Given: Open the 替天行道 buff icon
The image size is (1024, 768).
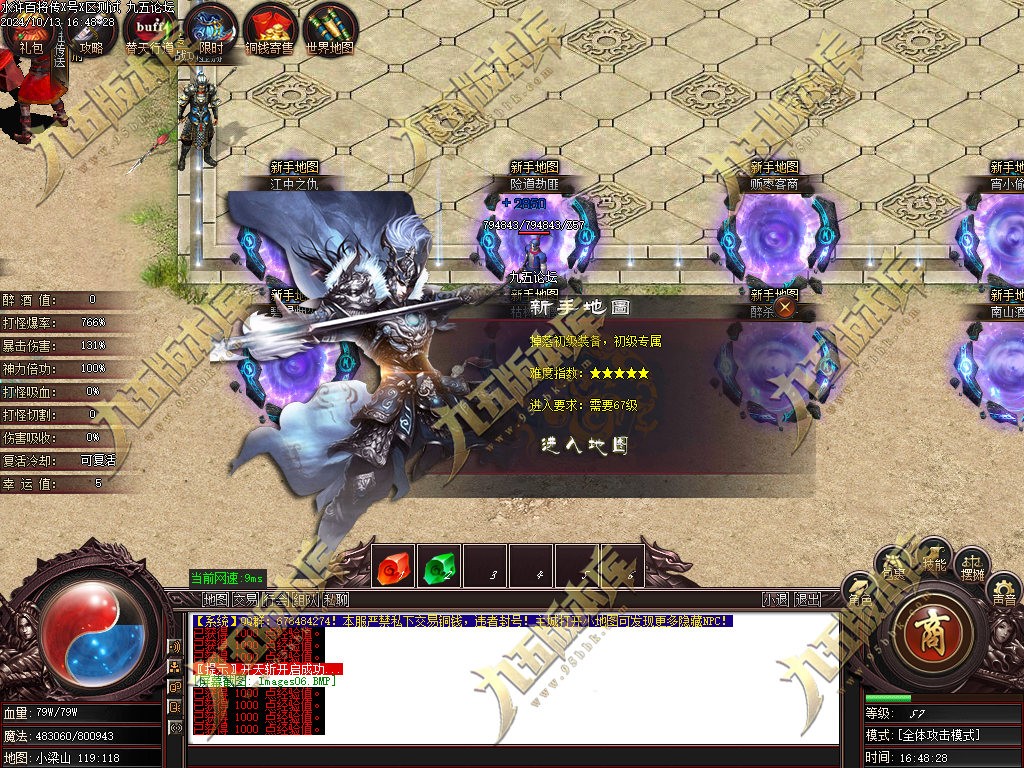Looking at the screenshot, I should click(150, 33).
